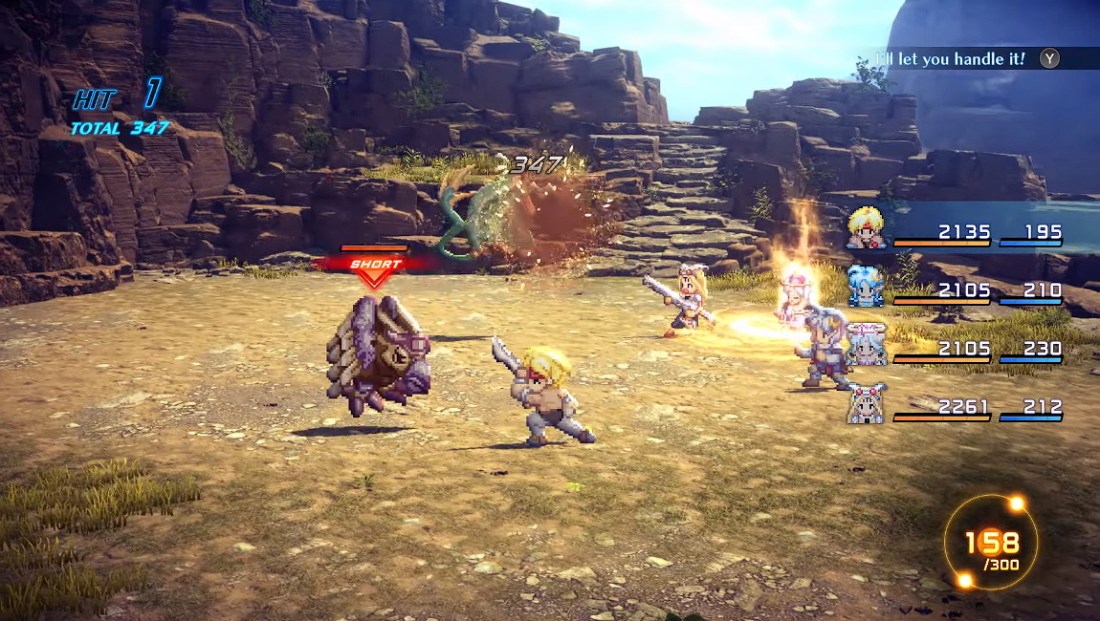Select the blonde red-headband party member portrait
Screen dimensions: 1100x621
(867, 228)
